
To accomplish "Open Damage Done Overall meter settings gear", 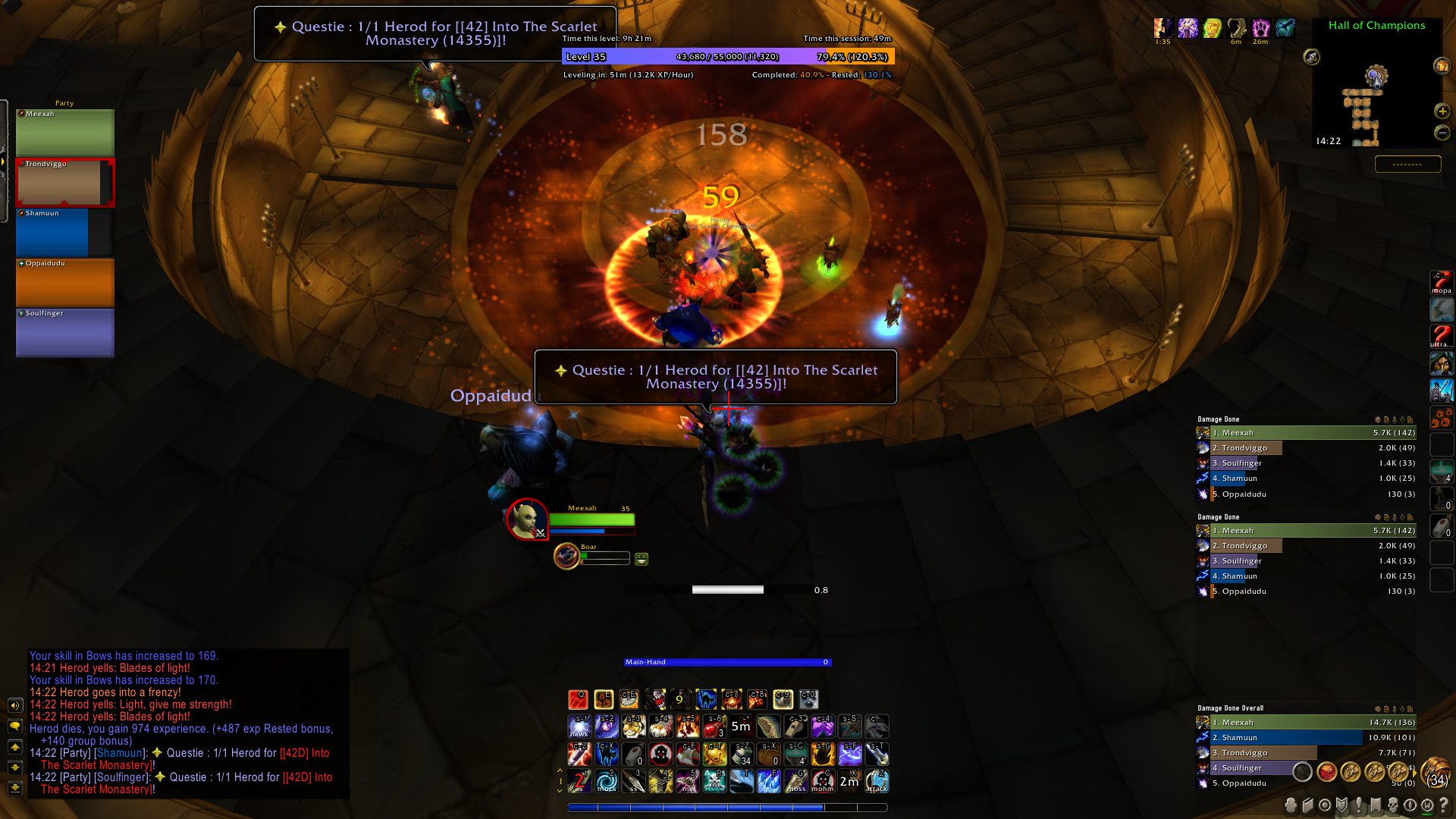I will (1378, 709).
